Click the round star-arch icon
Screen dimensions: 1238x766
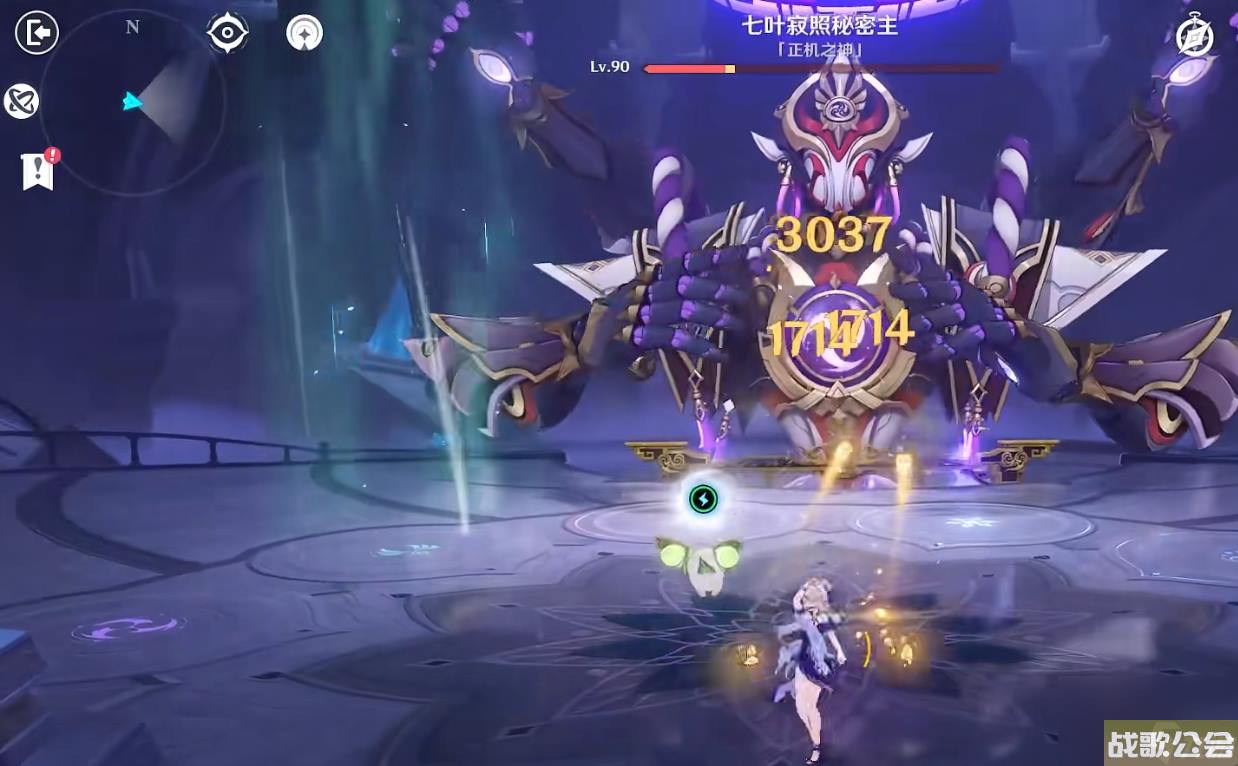point(304,33)
